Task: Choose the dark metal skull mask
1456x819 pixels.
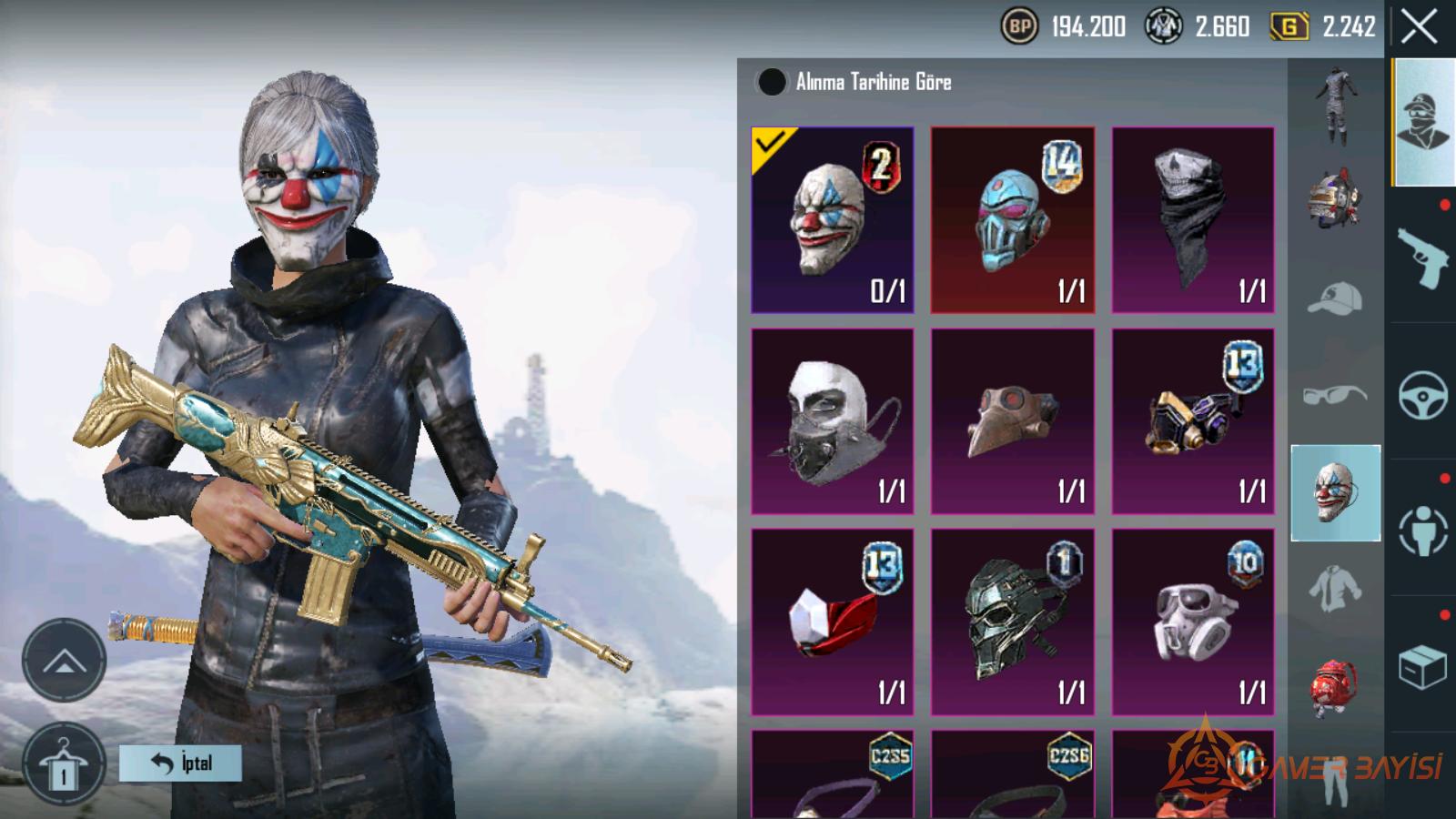Action: [1012, 622]
